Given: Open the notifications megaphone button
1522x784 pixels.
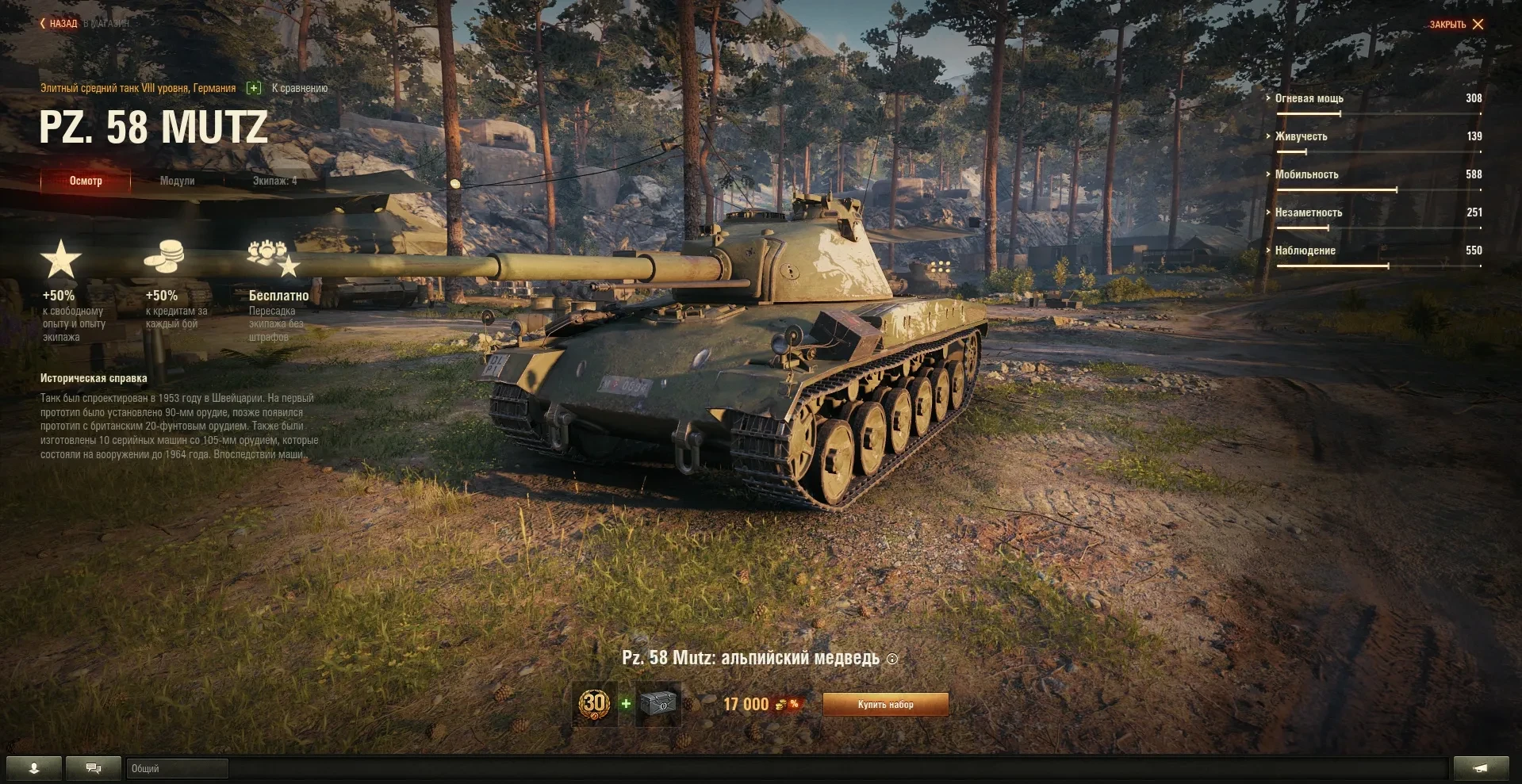Looking at the screenshot, I should point(1481,768).
